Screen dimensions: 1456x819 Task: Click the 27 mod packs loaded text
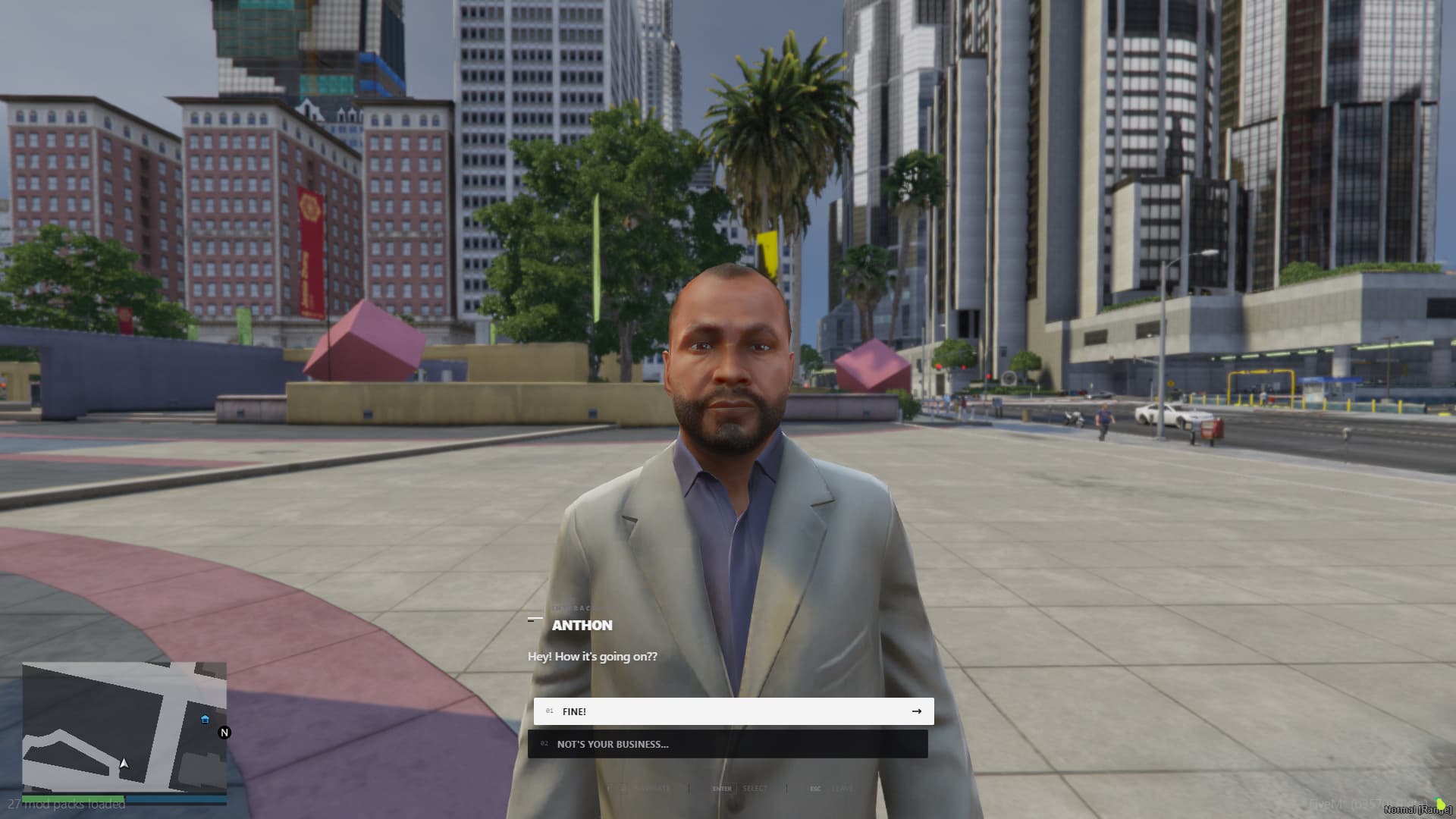point(68,804)
